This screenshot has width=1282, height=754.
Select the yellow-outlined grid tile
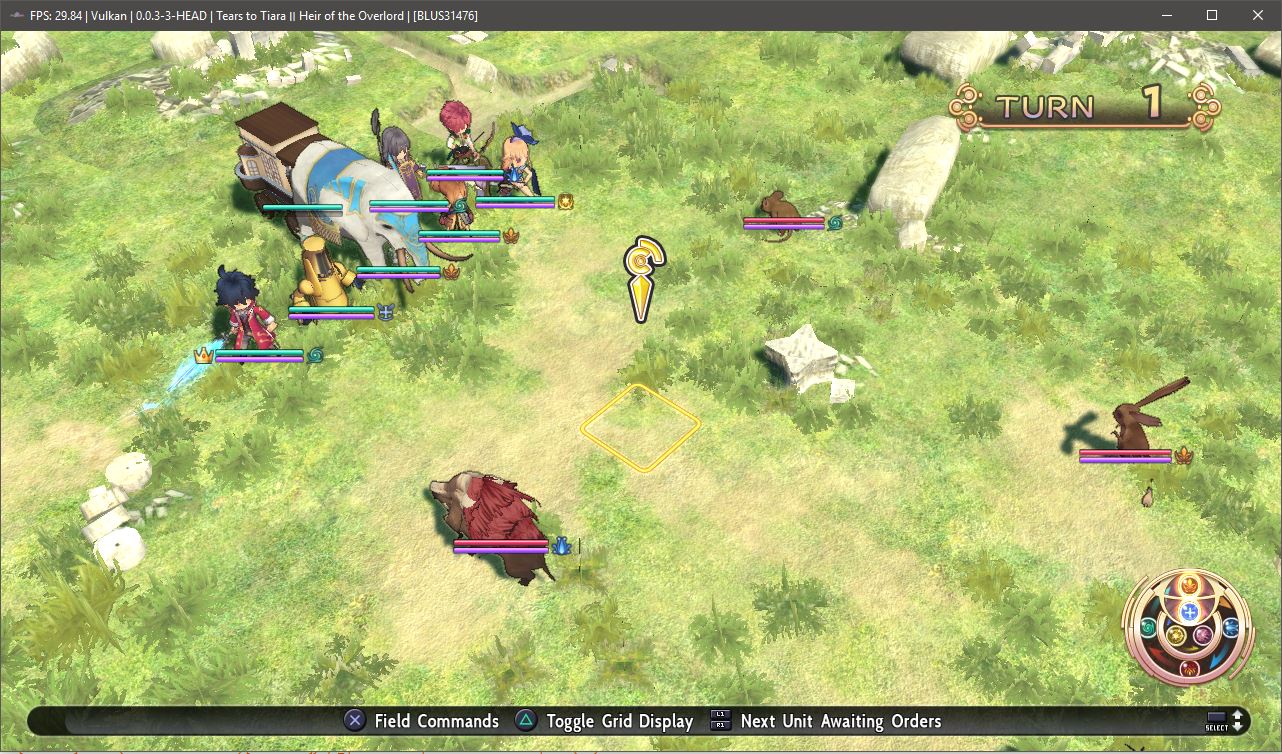640,427
